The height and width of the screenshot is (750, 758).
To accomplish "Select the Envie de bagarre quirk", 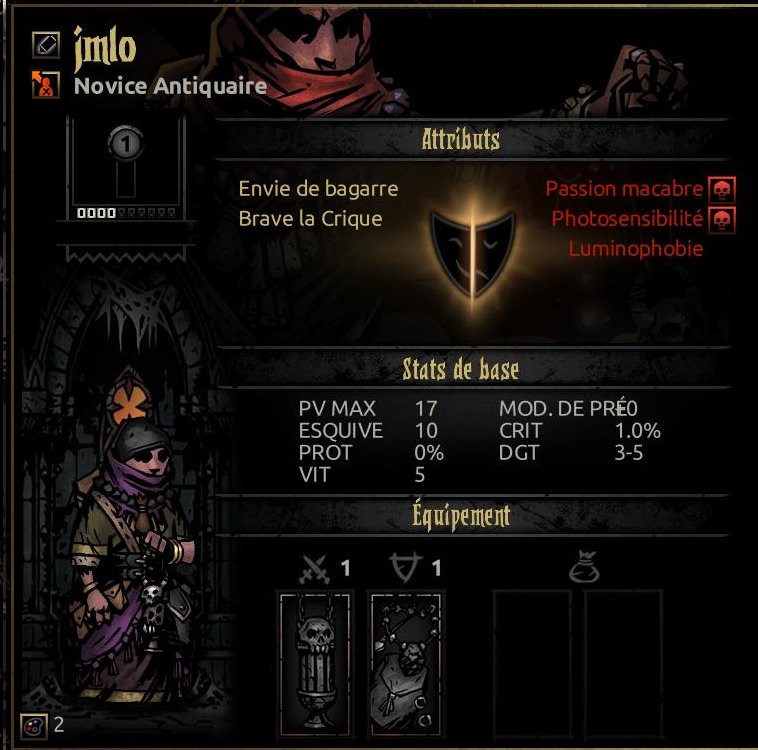I will pos(318,189).
